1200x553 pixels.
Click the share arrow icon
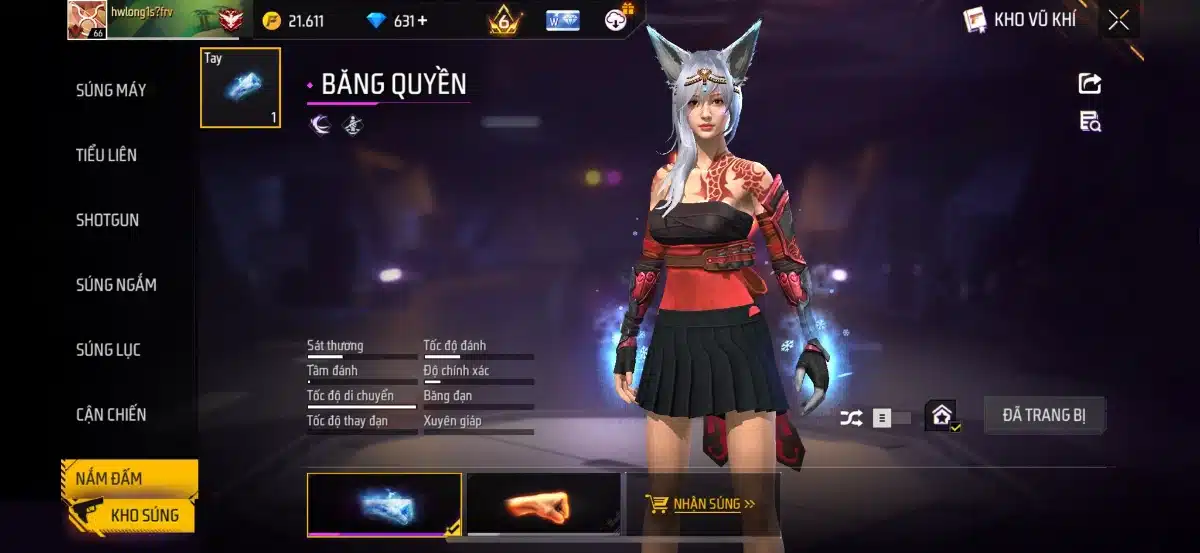click(1090, 84)
